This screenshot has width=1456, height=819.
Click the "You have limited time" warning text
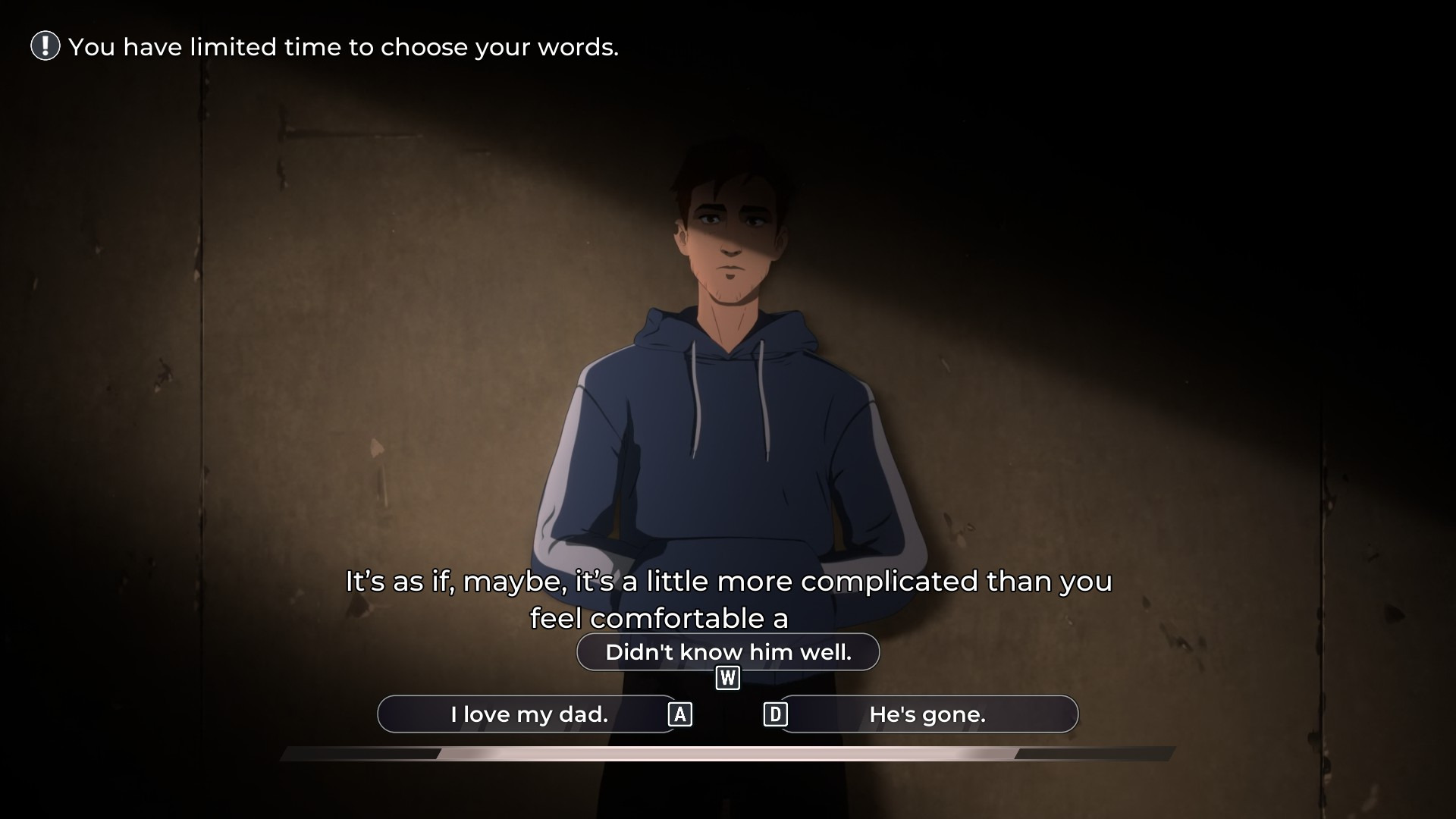344,47
